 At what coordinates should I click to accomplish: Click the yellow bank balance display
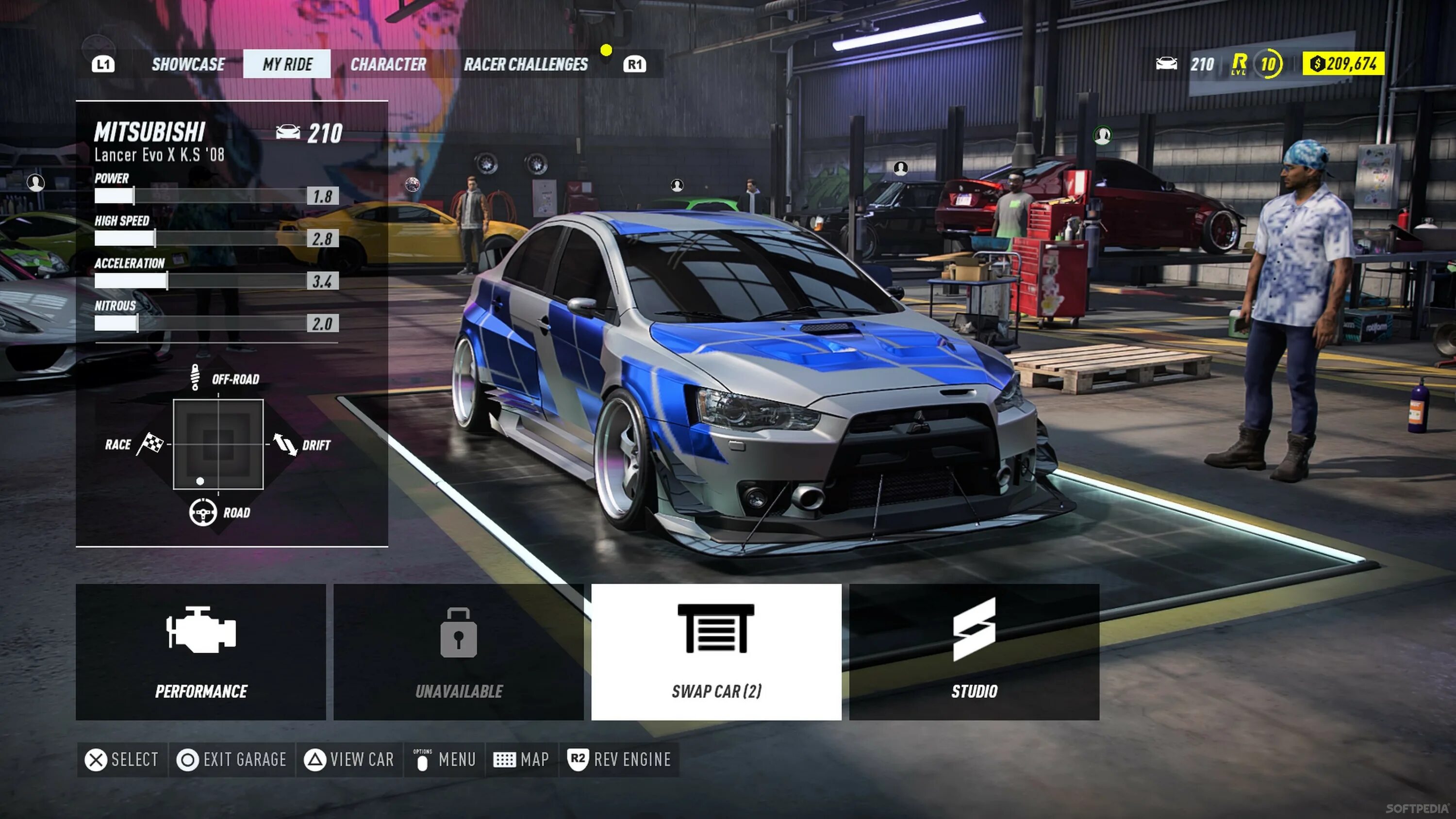(x=1343, y=63)
